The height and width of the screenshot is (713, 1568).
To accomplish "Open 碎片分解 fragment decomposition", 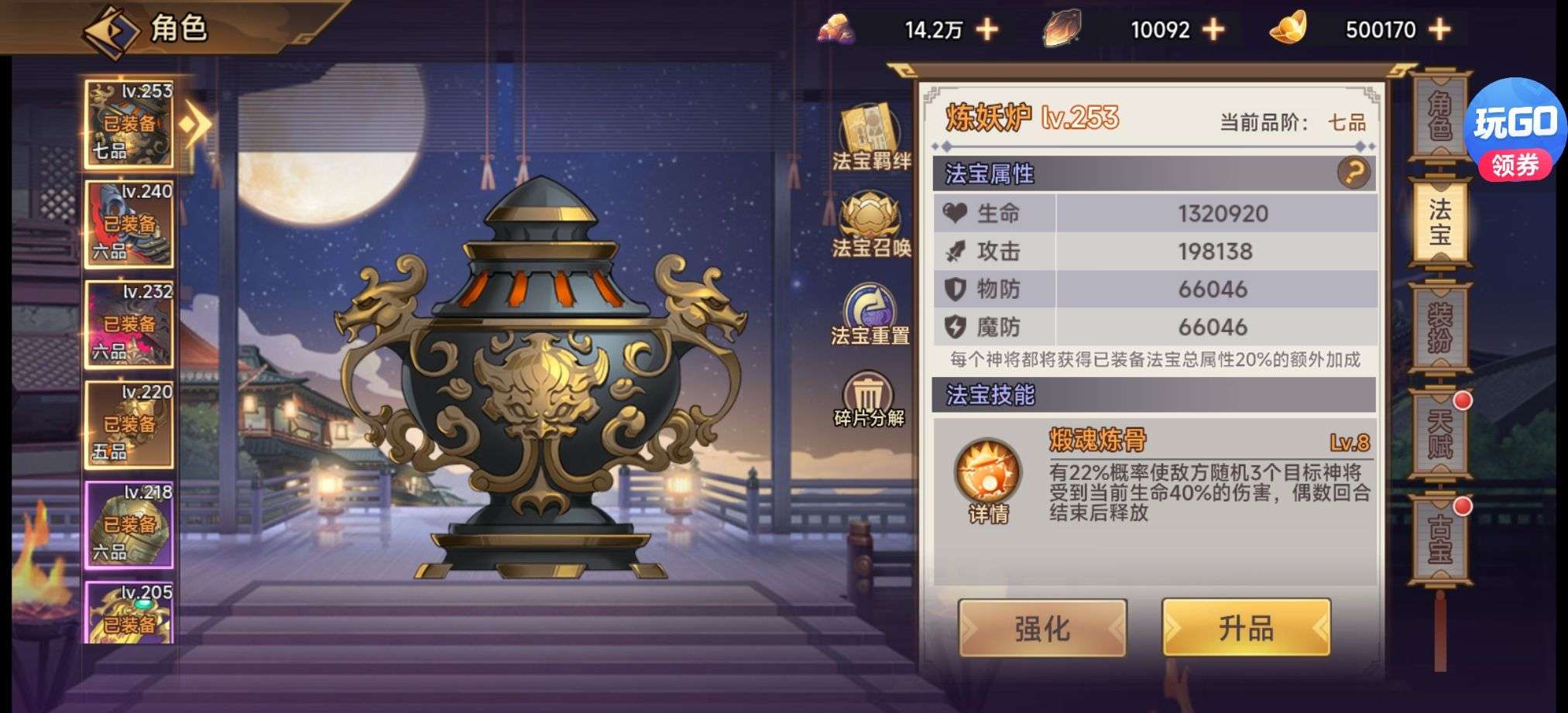I will [869, 399].
